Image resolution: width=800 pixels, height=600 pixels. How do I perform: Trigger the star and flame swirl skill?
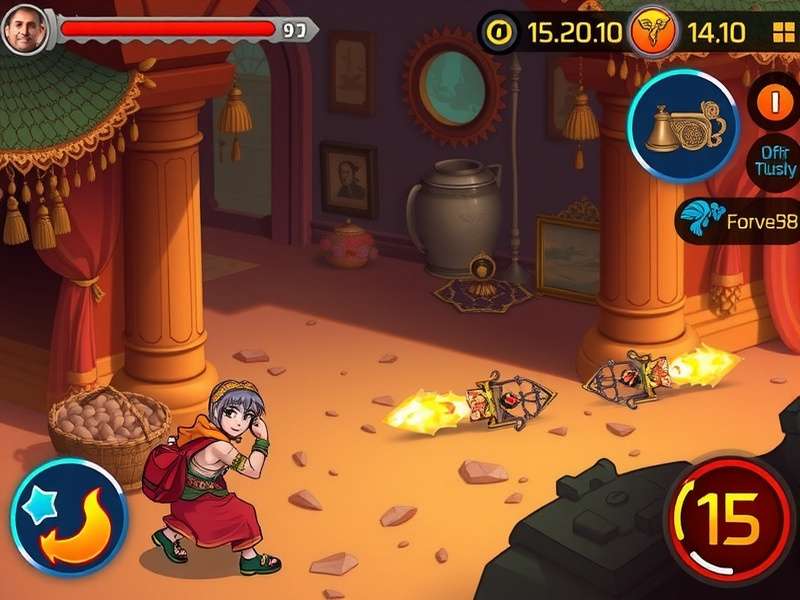click(x=67, y=517)
